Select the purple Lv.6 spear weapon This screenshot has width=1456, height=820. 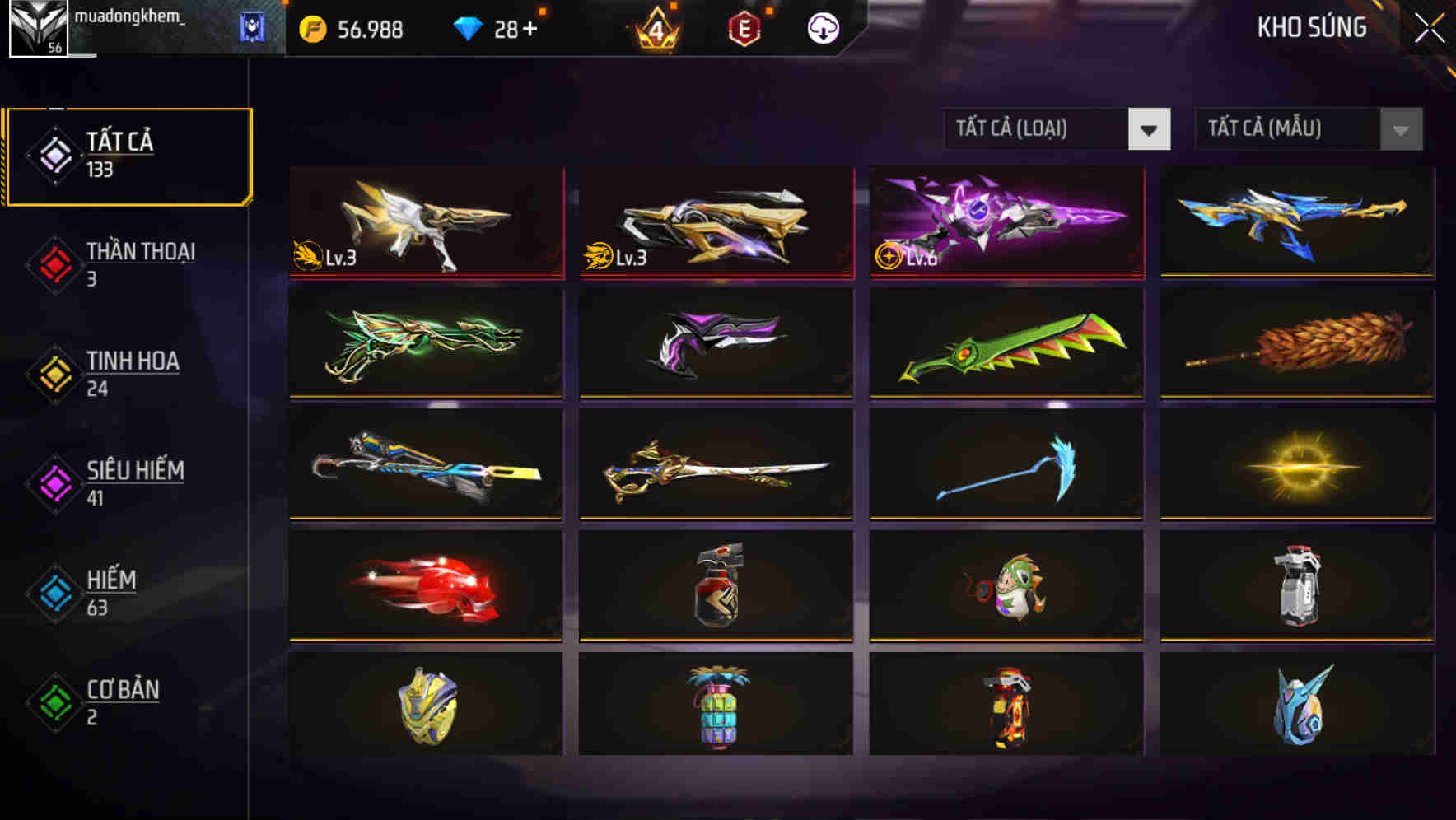coord(1005,222)
